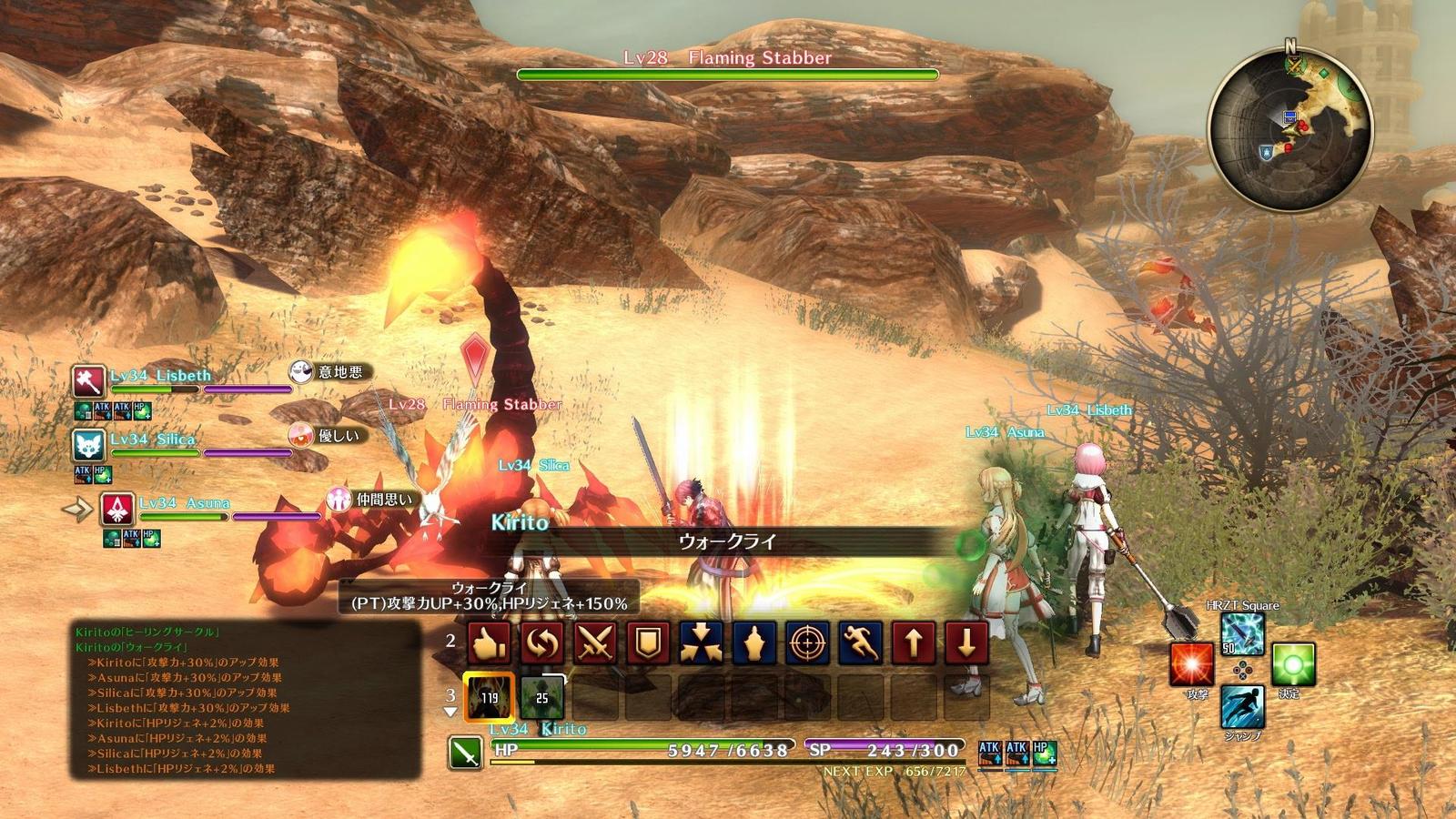Screen dimensions: 1456x819
Task: Select the down arrow command
Action: (x=966, y=643)
